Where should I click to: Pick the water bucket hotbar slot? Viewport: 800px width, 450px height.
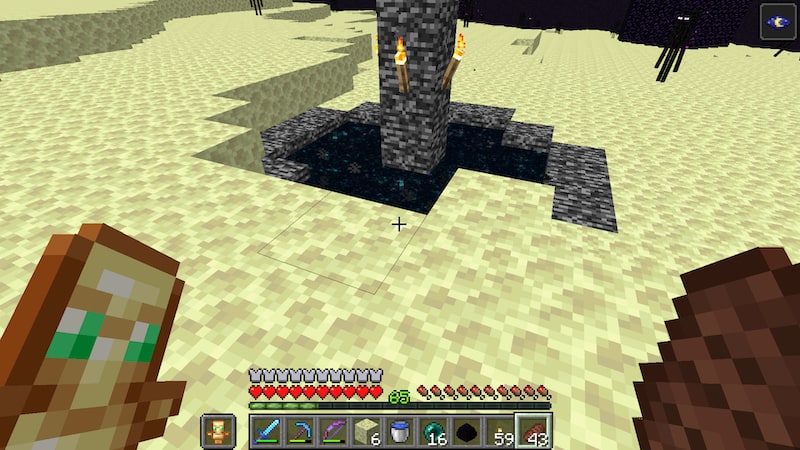pyautogui.click(x=400, y=431)
